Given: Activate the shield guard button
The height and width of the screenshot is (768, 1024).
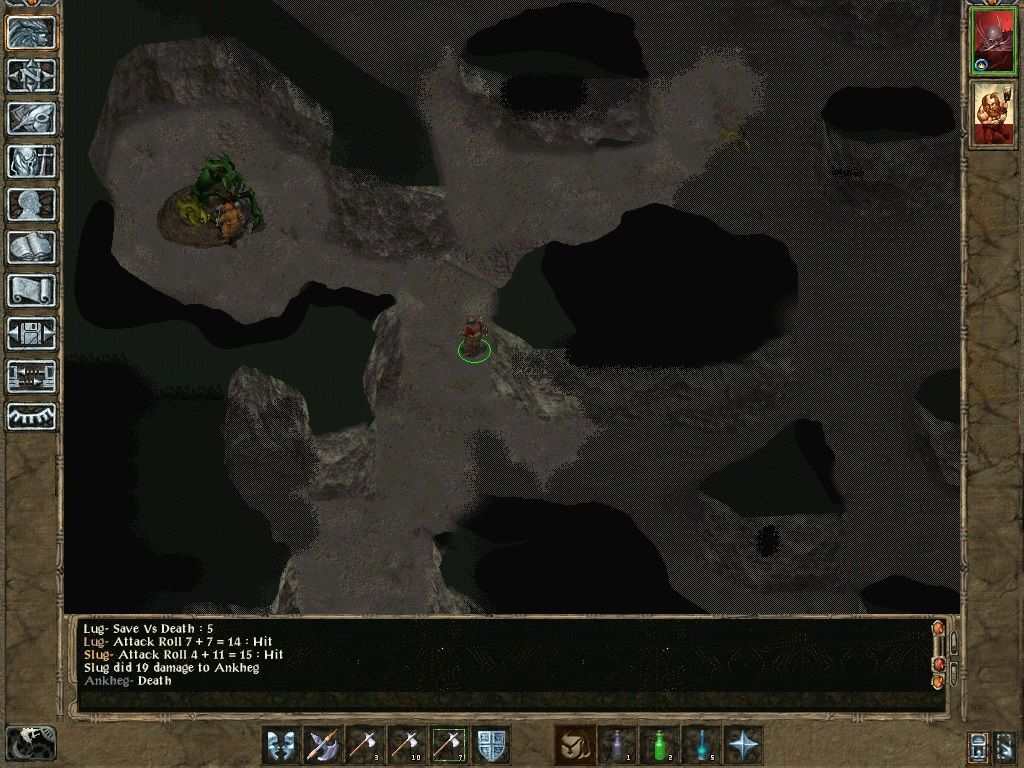Looking at the screenshot, I should (491, 745).
